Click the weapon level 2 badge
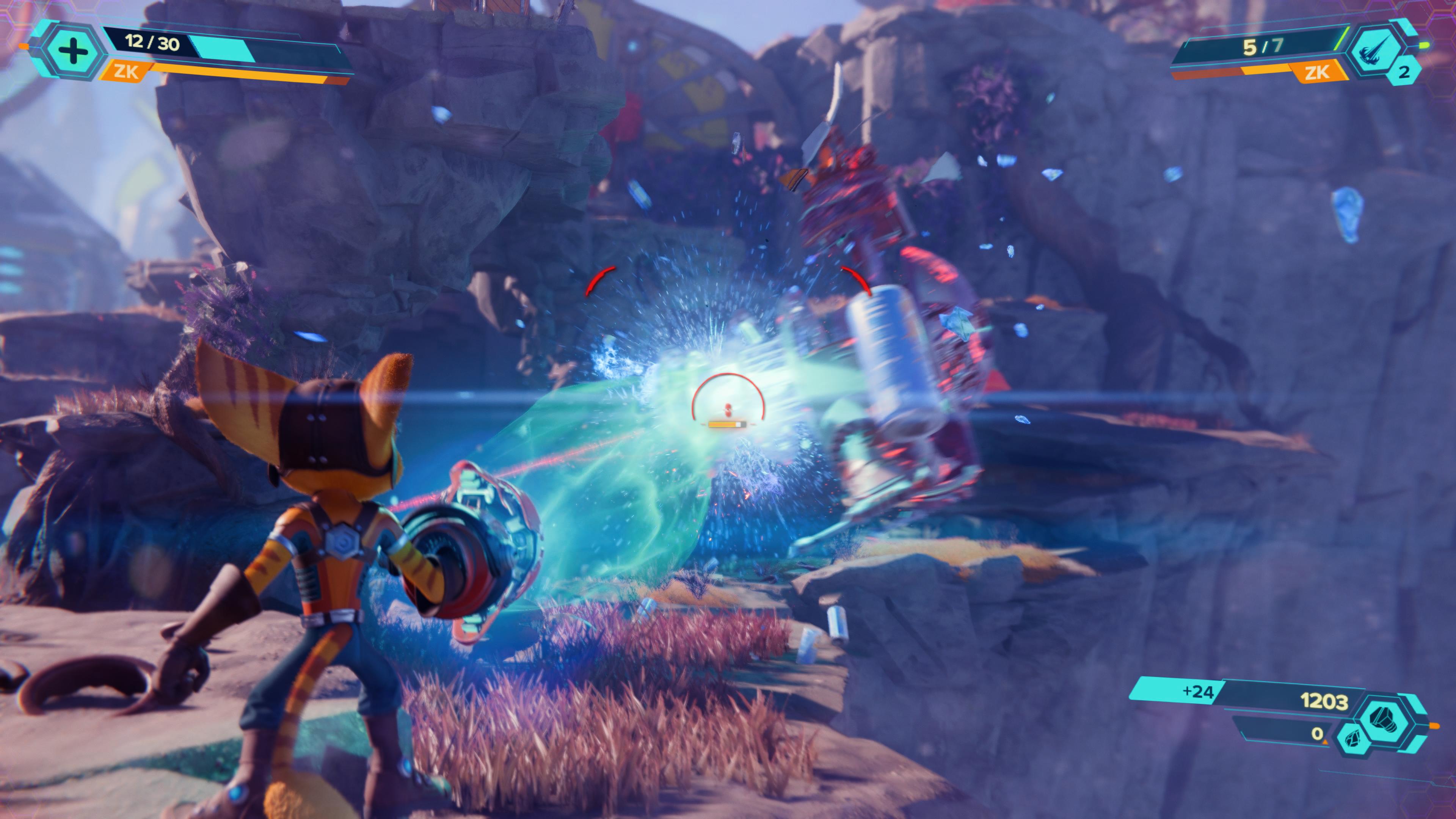This screenshot has height=819, width=1456. [x=1403, y=72]
